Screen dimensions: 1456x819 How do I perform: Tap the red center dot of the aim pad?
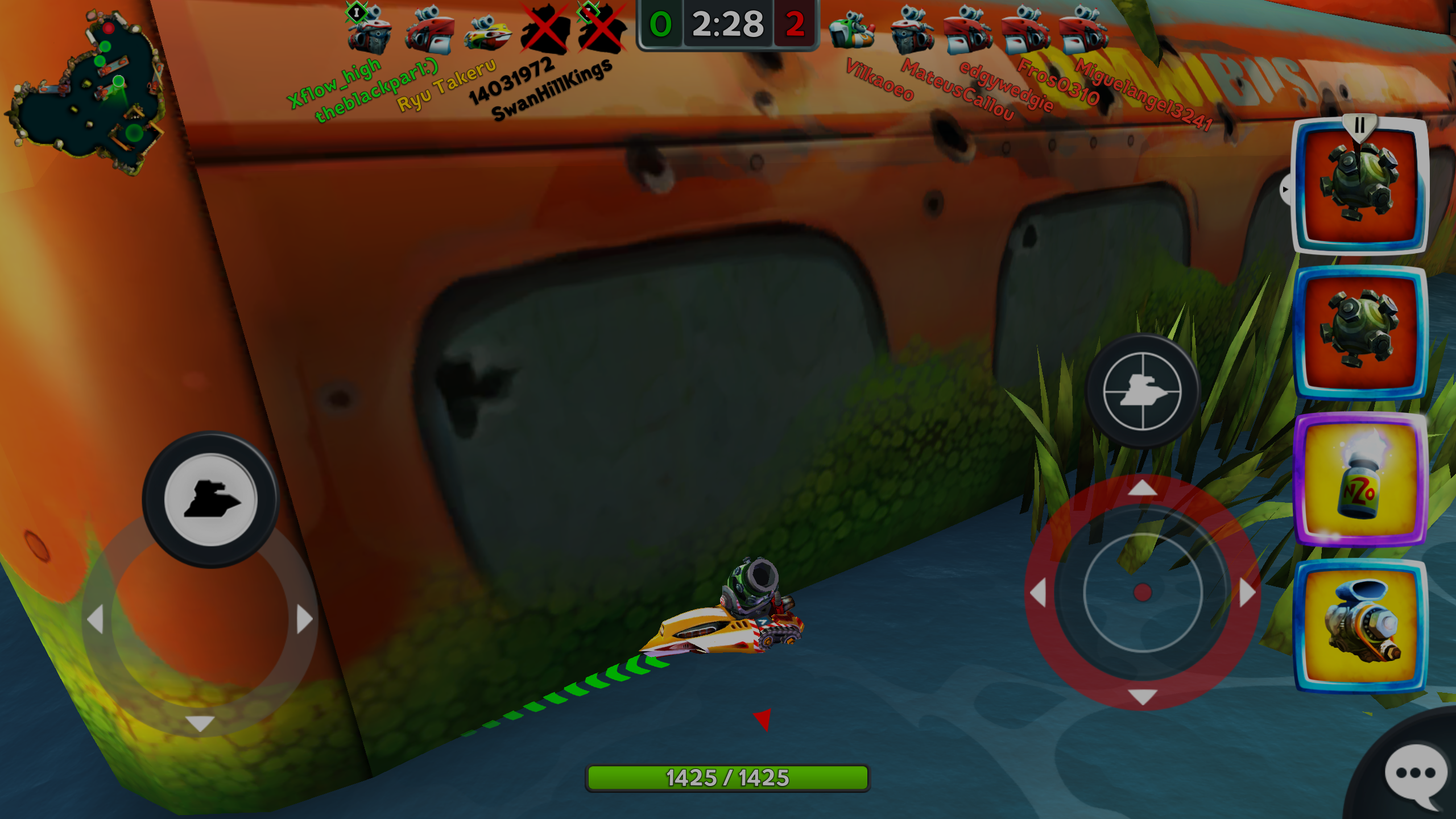[1142, 593]
